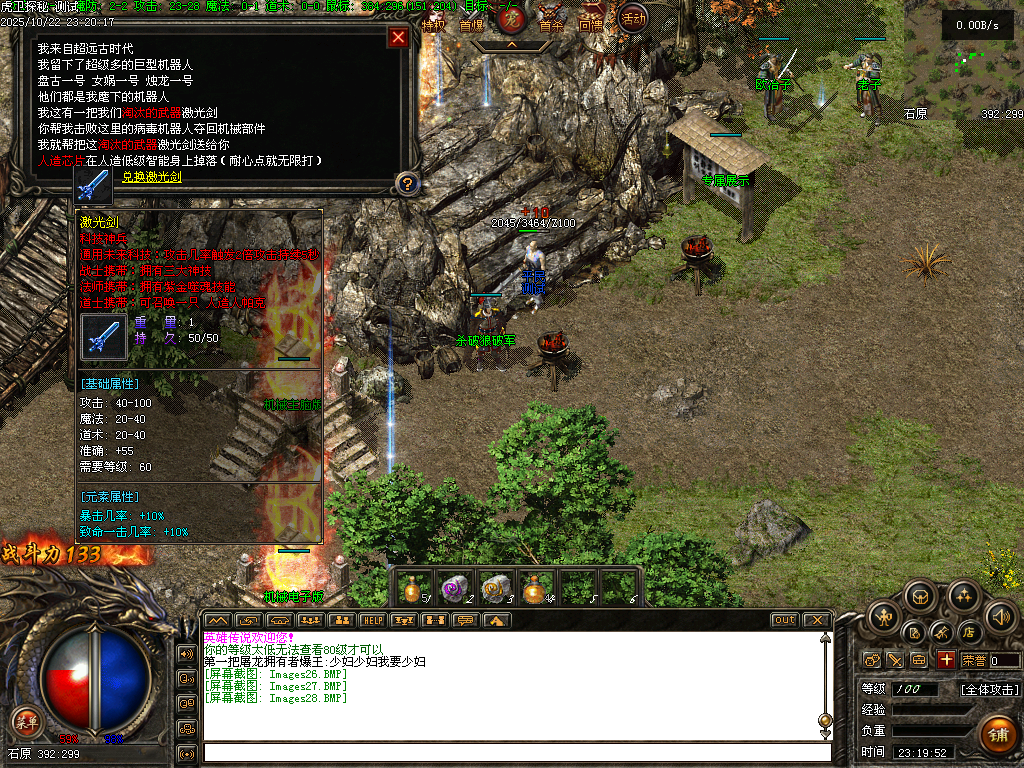Click the chat text input field
The width and height of the screenshot is (1024, 768).
tap(515, 752)
